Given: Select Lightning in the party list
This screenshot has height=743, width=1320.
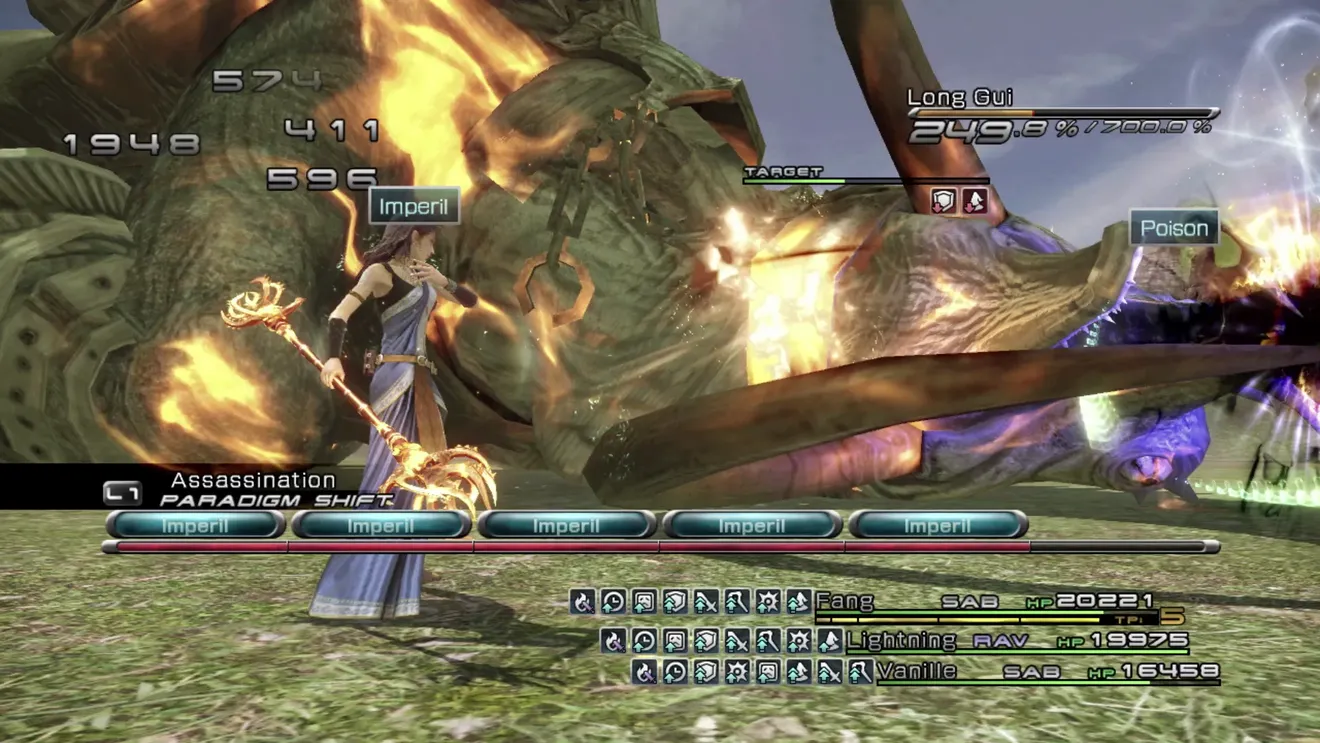Looking at the screenshot, I should (901, 640).
